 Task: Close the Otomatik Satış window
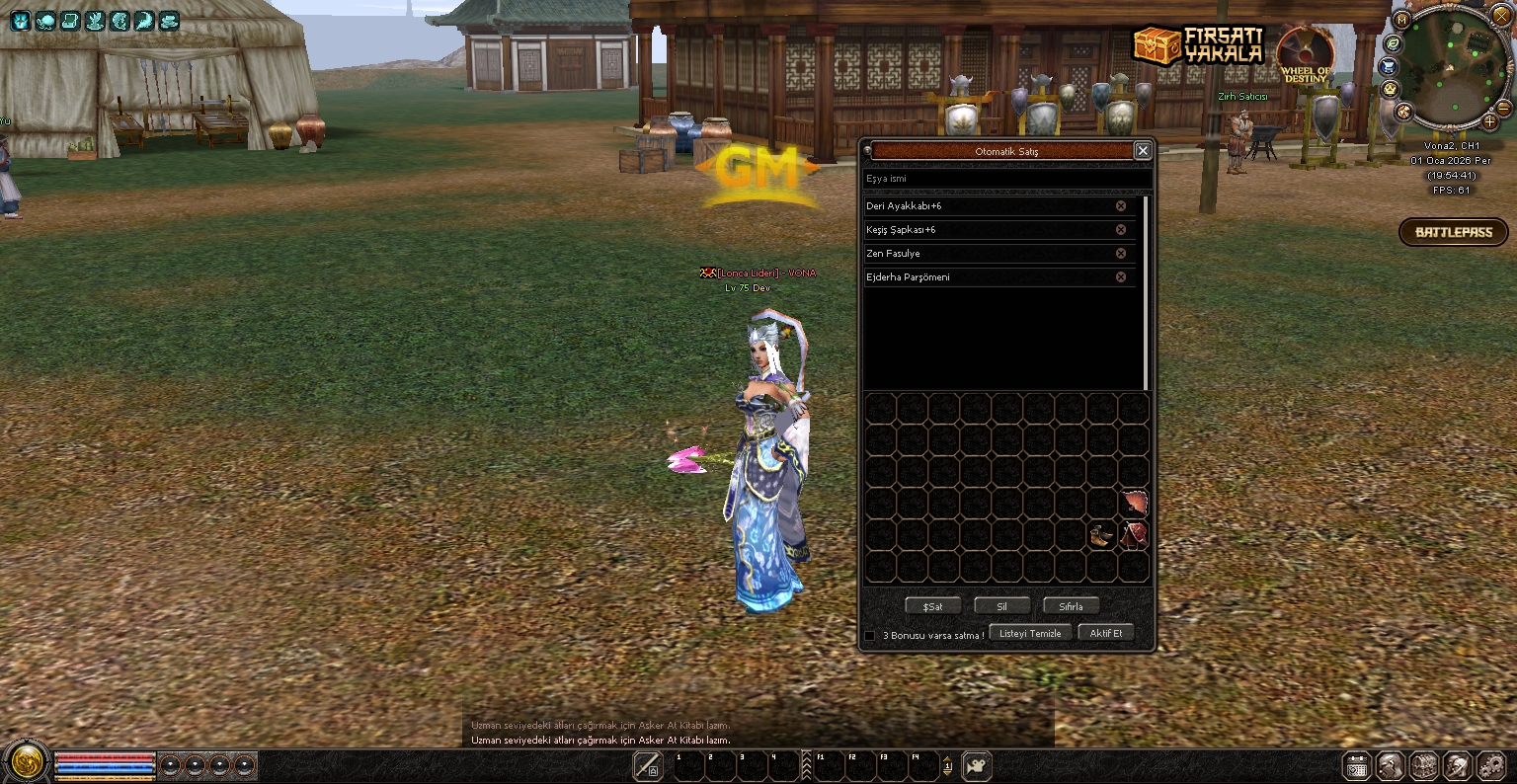[x=1143, y=151]
